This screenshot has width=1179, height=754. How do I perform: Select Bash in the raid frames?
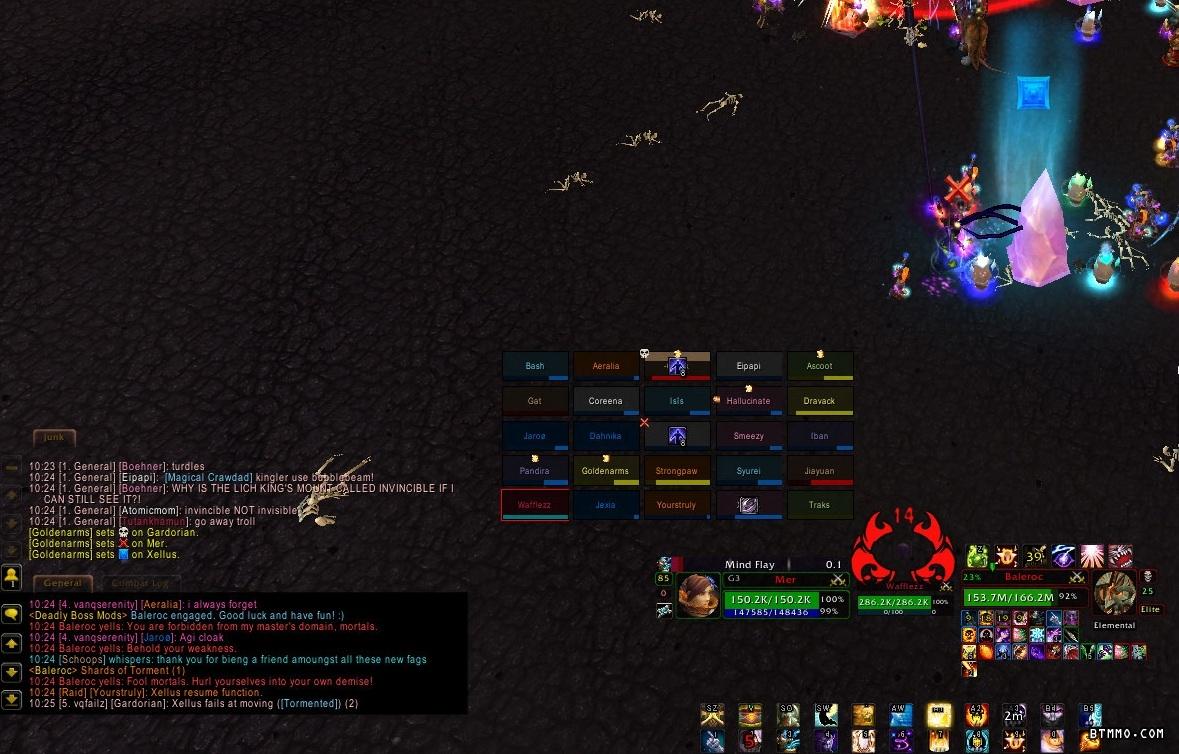(x=535, y=366)
